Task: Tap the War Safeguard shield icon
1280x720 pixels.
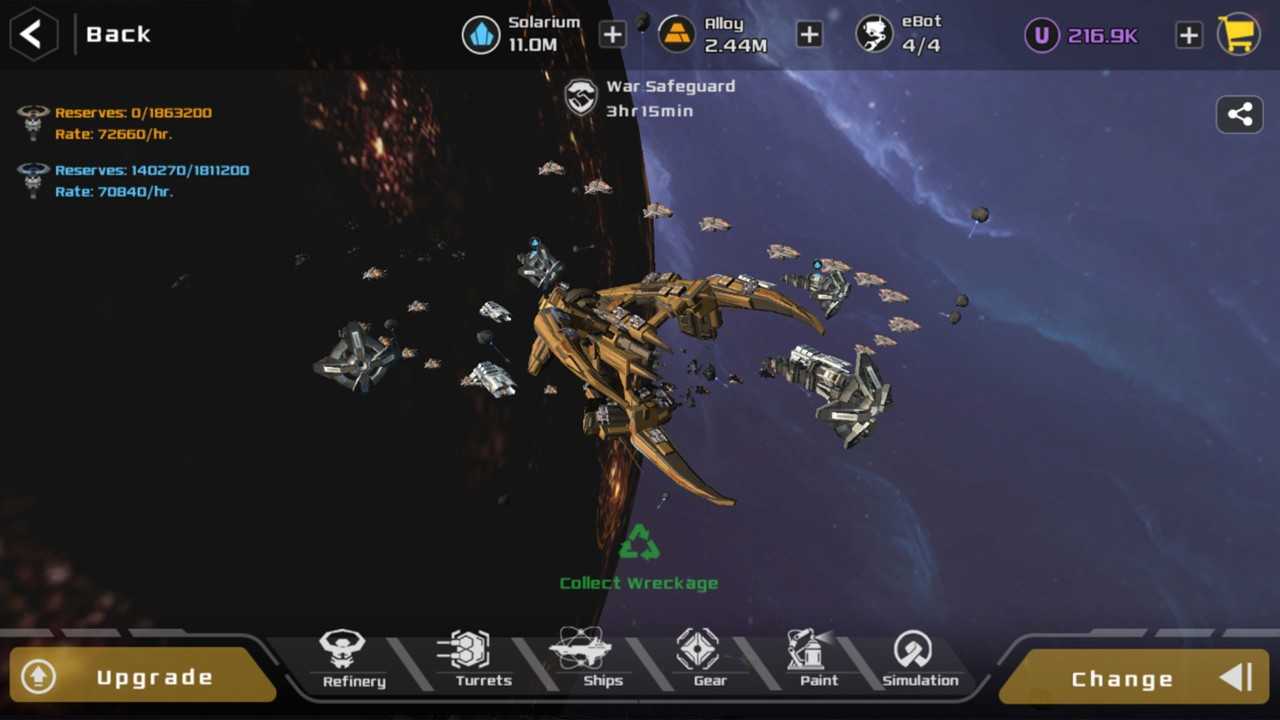Action: click(x=581, y=98)
